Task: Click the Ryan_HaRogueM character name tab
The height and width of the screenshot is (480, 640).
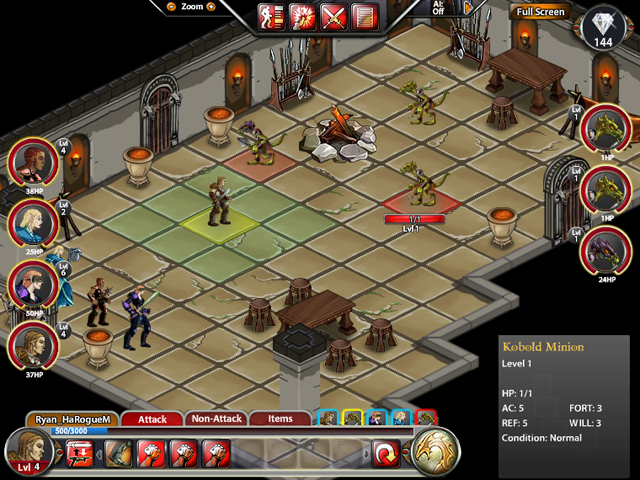Action: (73, 419)
